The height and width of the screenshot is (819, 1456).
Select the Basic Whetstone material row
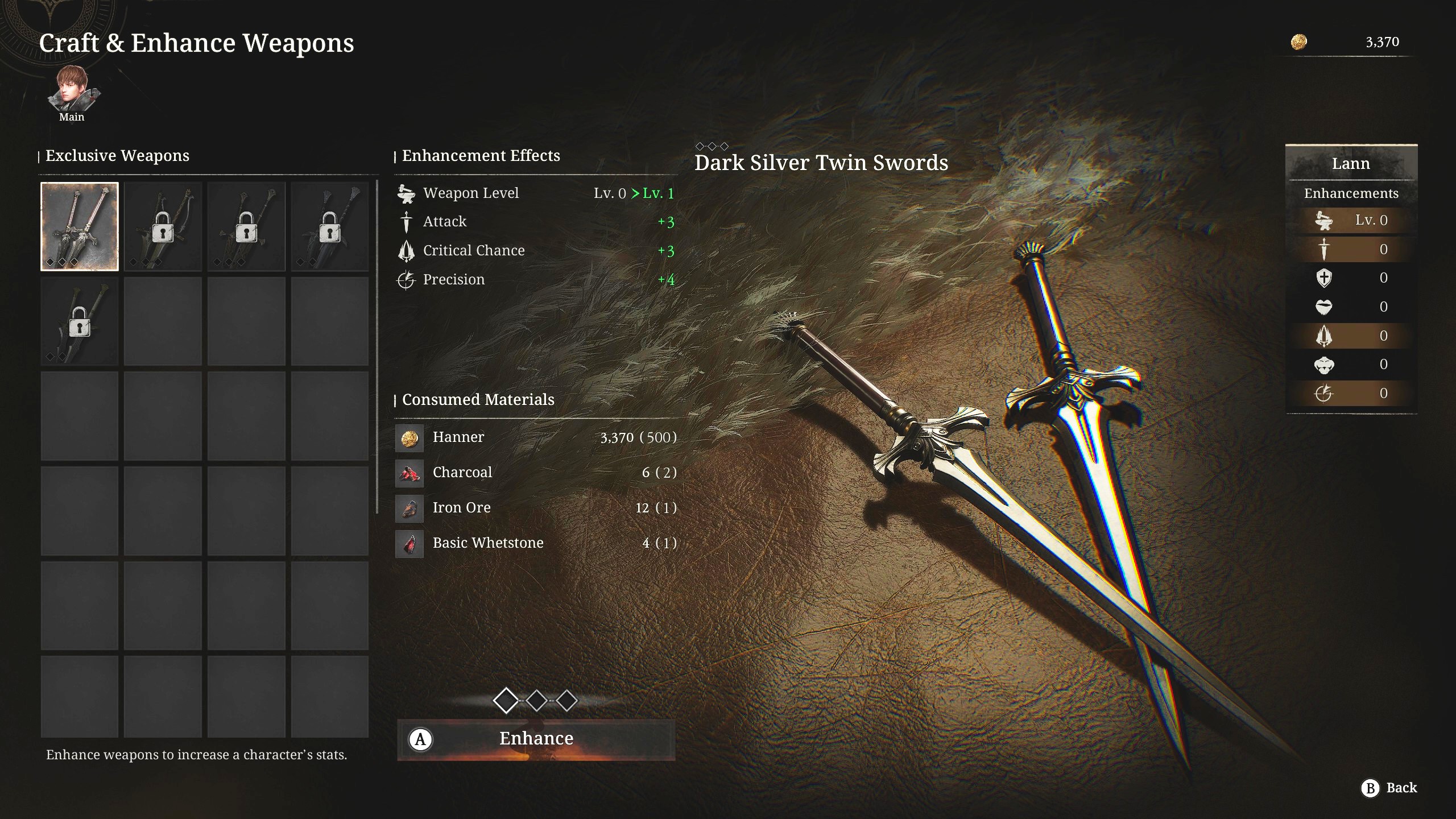(x=536, y=543)
